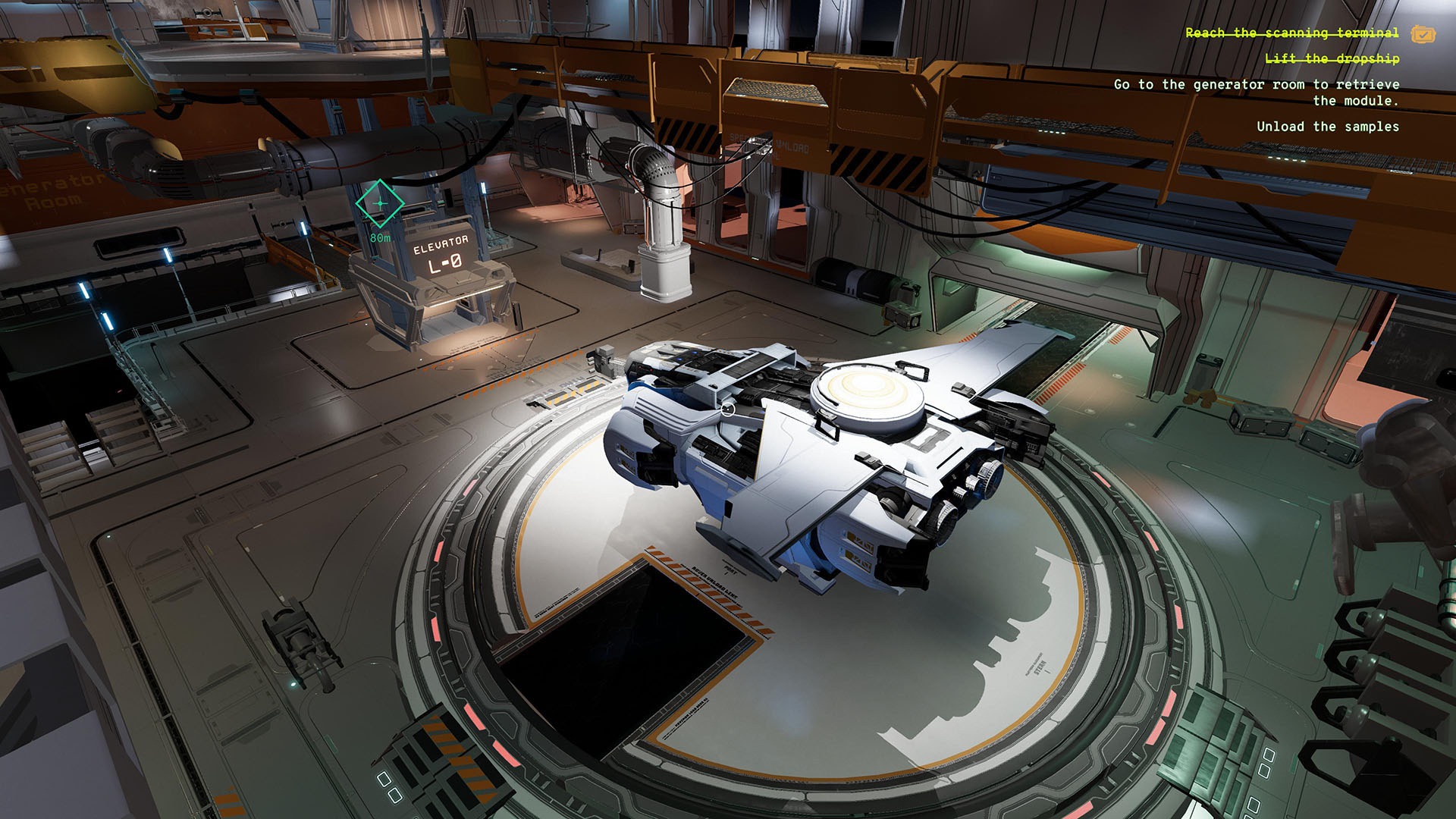
Task: Toggle the completed Reach the scanning terminal objective
Action: click(x=1291, y=33)
